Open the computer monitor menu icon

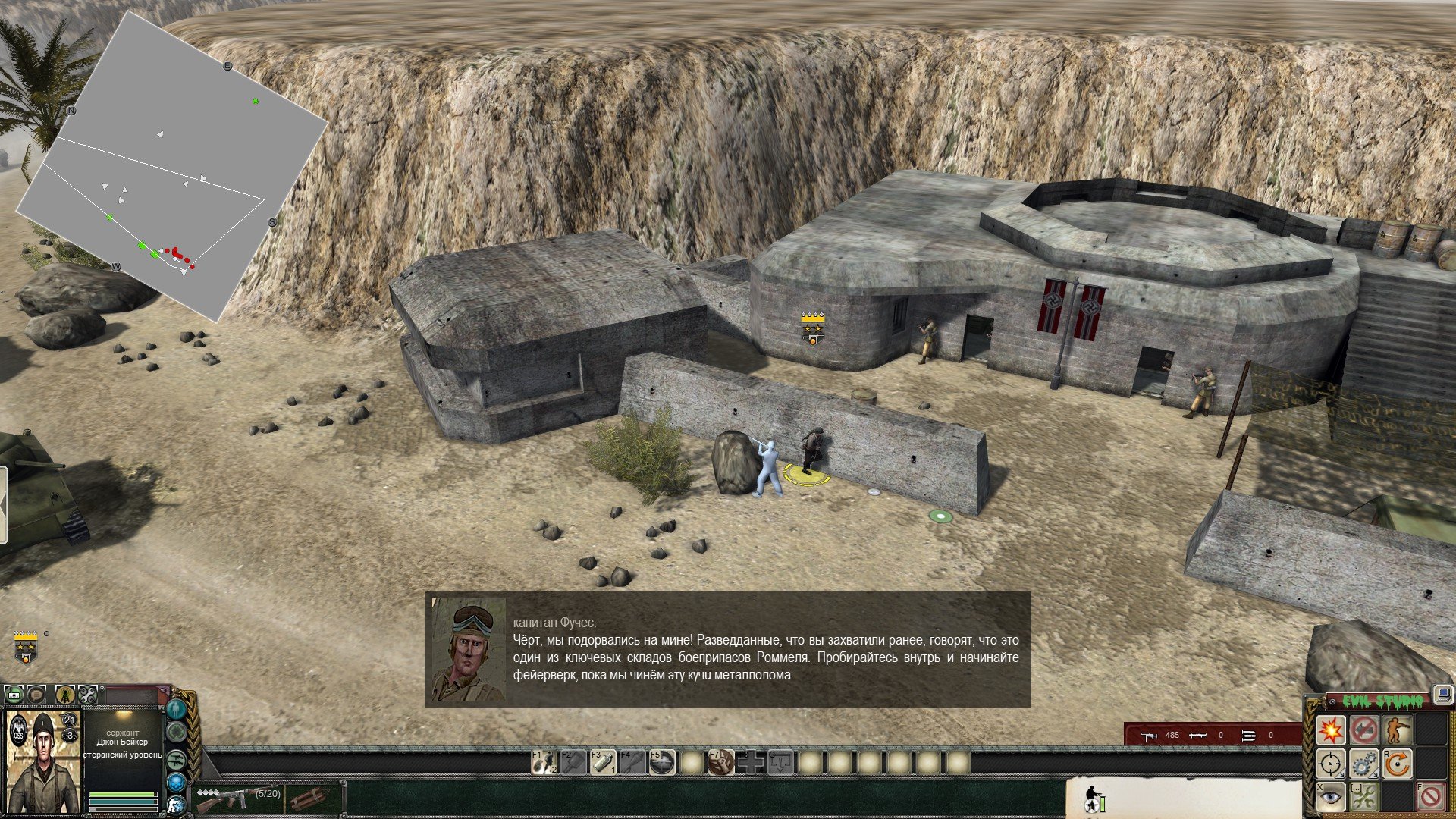click(x=1443, y=693)
